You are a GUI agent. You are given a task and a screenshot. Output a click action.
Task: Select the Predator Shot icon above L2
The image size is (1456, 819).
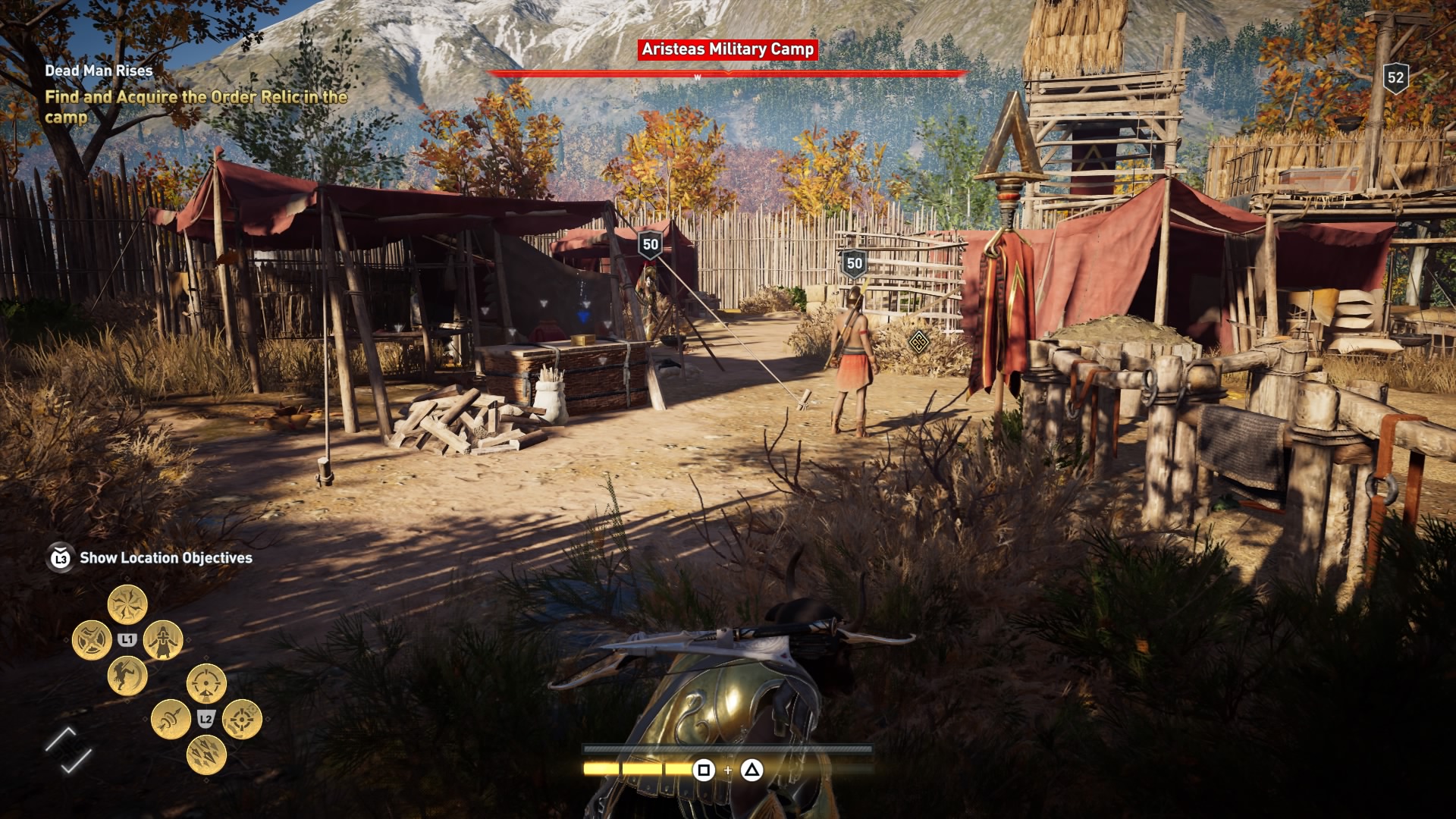(206, 683)
